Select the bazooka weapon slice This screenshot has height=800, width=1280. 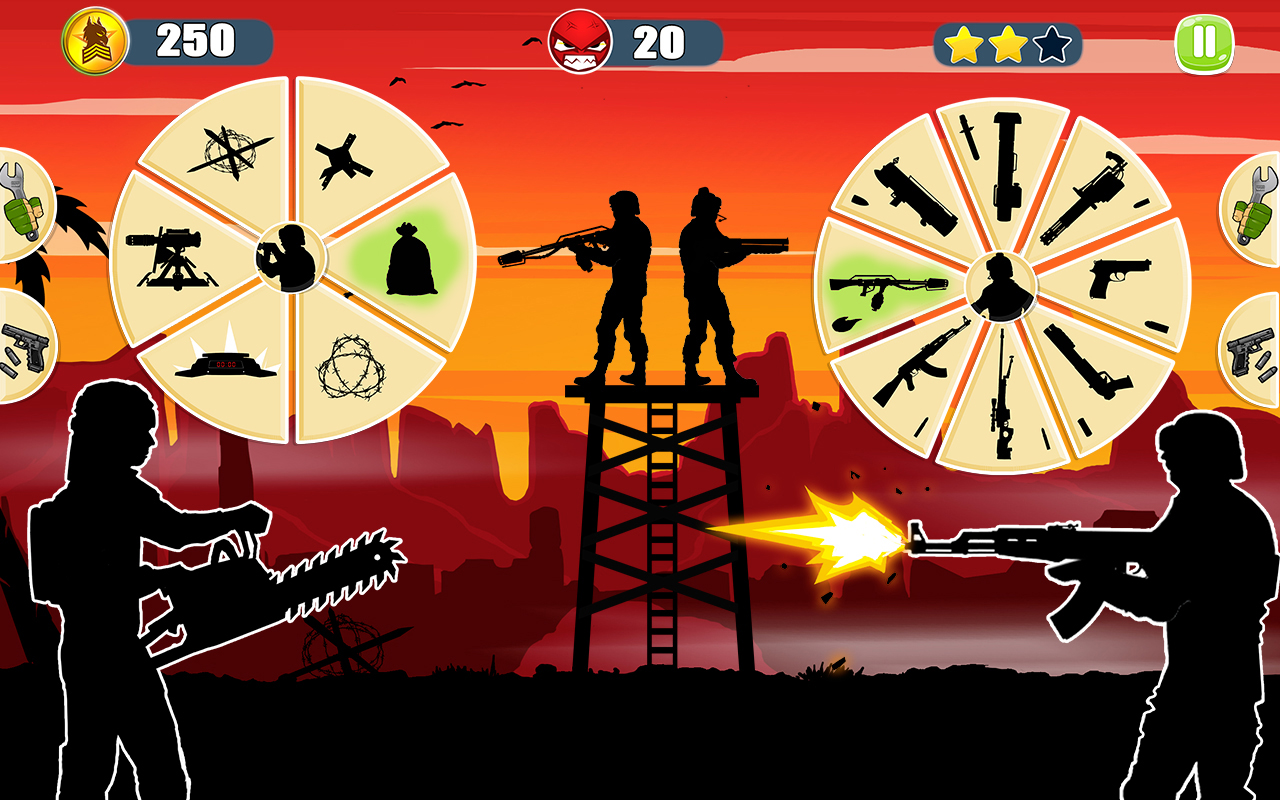(x=1007, y=164)
